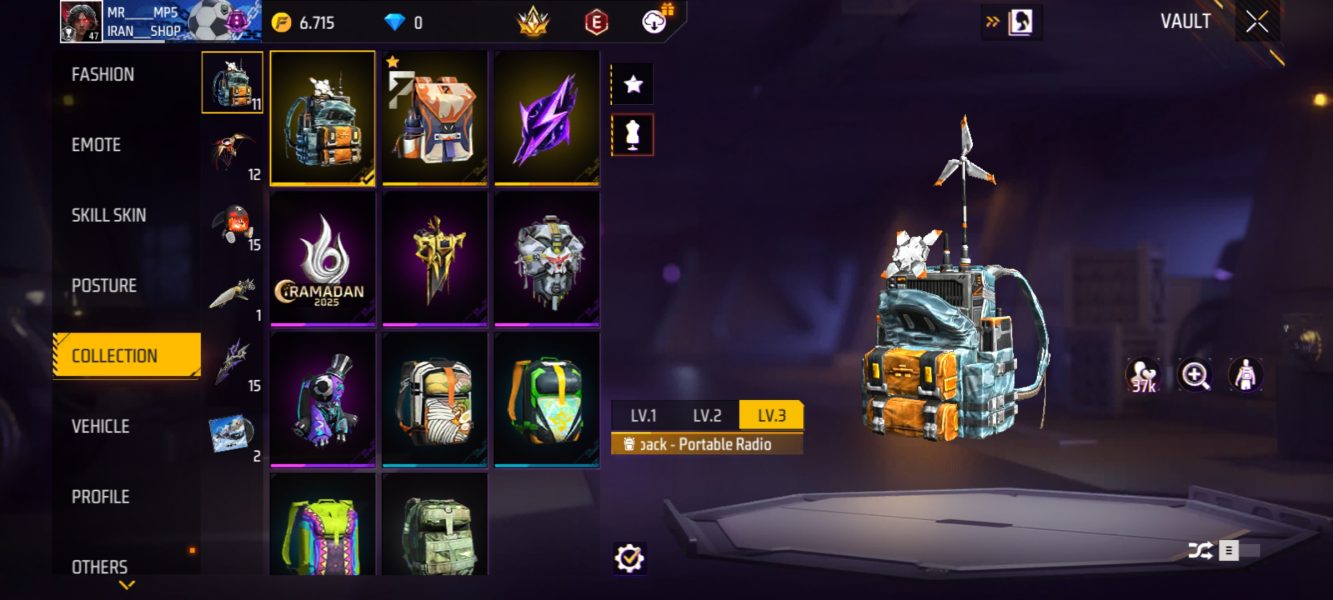Screen dimensions: 1333x600
Task: Choose the LV.2 backpack level
Action: point(707,416)
